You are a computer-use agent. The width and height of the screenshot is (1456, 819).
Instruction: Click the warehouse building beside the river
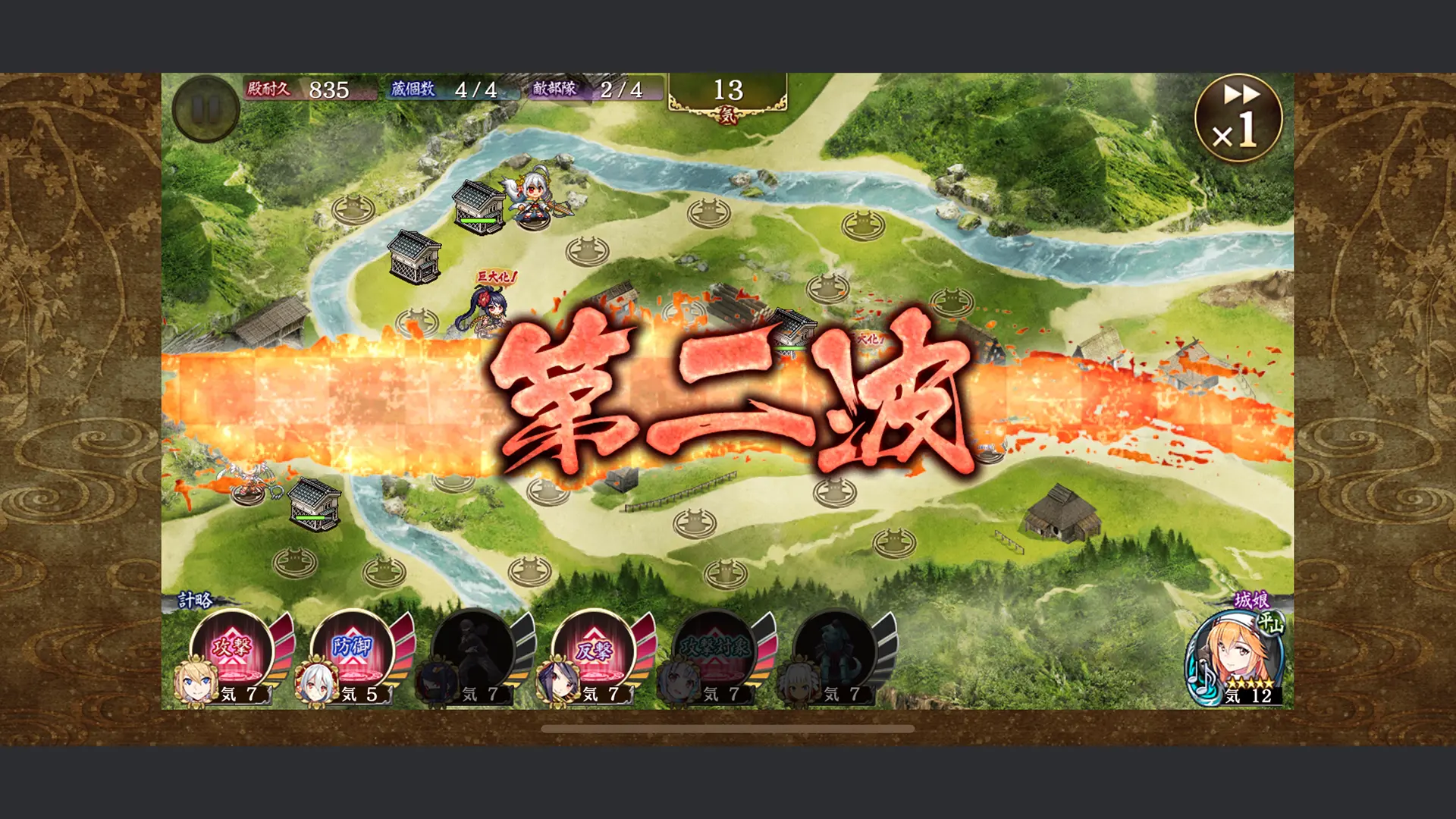(413, 258)
